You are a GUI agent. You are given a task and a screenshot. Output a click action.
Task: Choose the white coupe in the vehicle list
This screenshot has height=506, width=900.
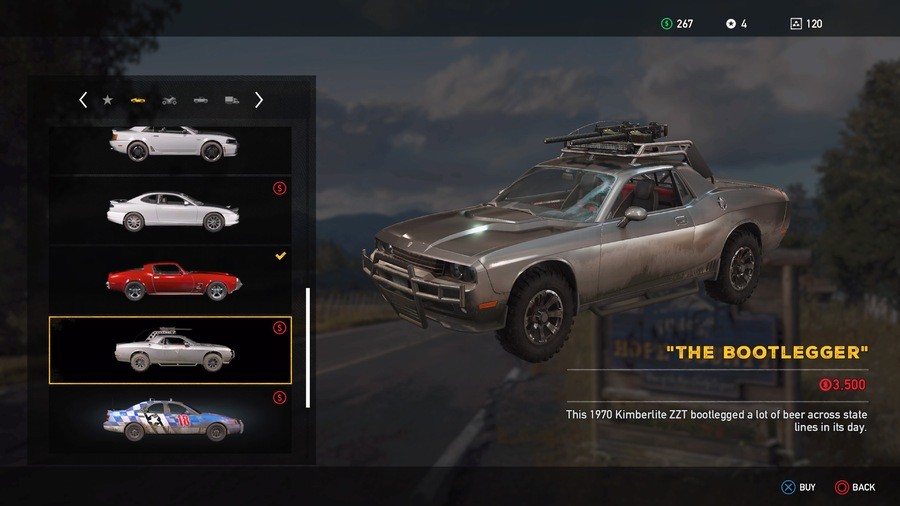172,211
